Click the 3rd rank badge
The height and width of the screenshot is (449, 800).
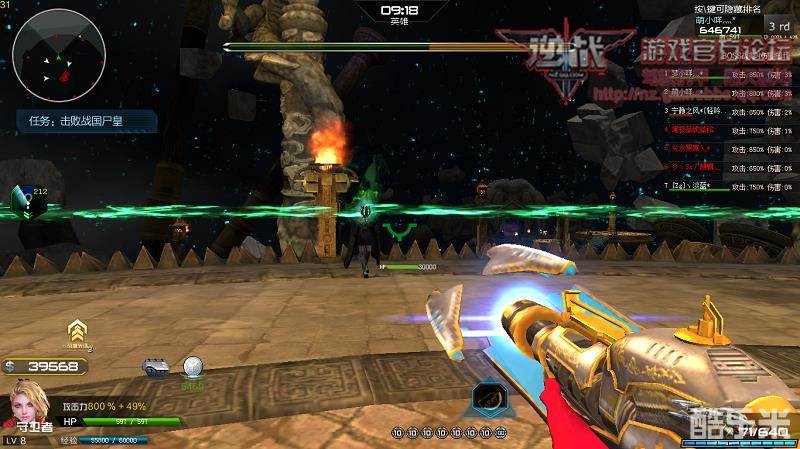(x=779, y=25)
